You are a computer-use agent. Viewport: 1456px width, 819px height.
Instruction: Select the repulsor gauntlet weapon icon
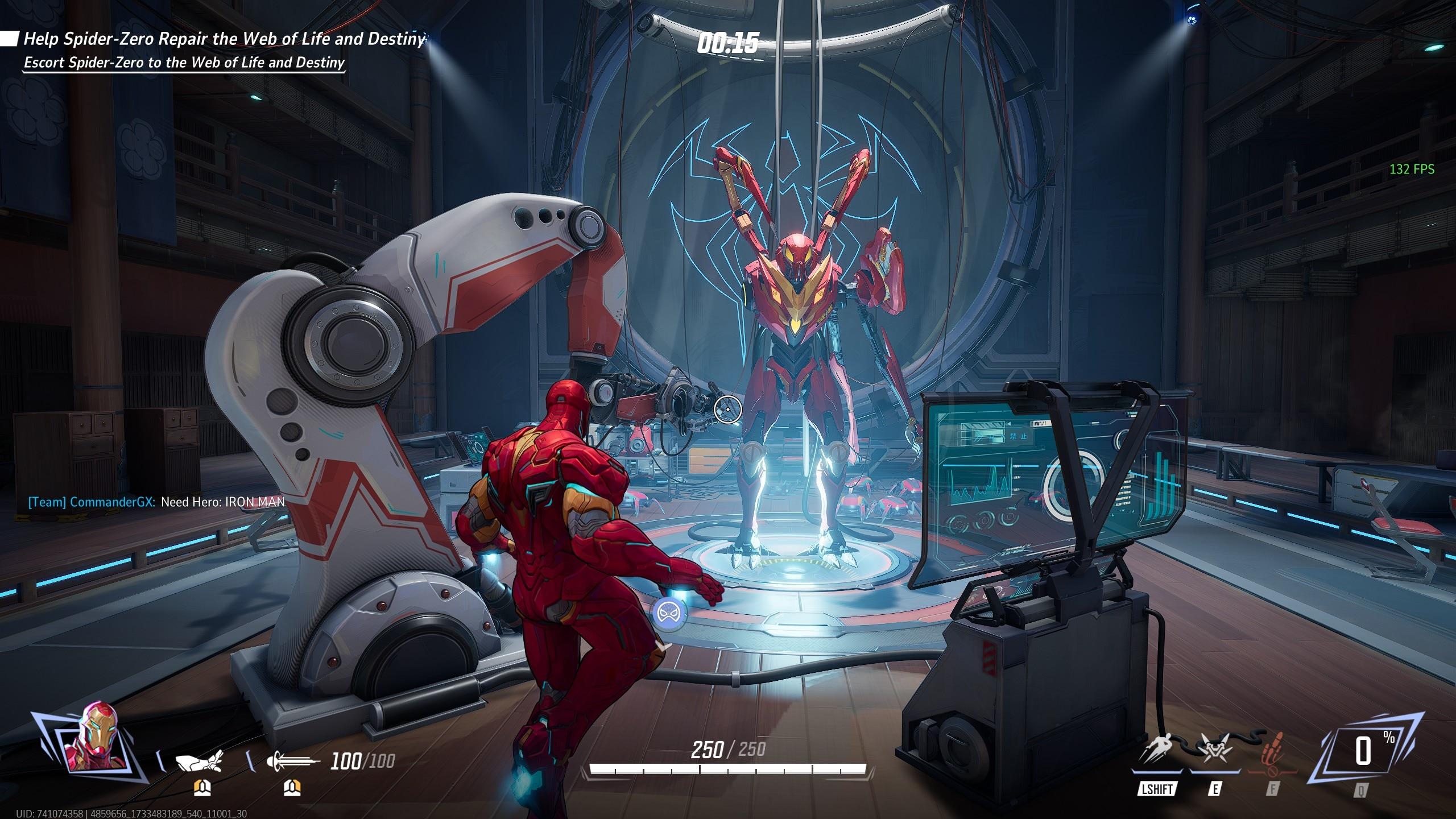(x=199, y=761)
